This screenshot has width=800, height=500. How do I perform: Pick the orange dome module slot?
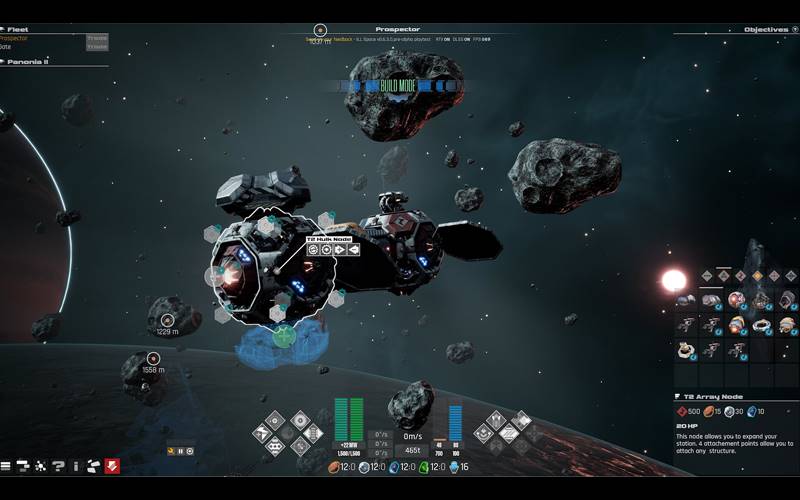click(x=787, y=325)
